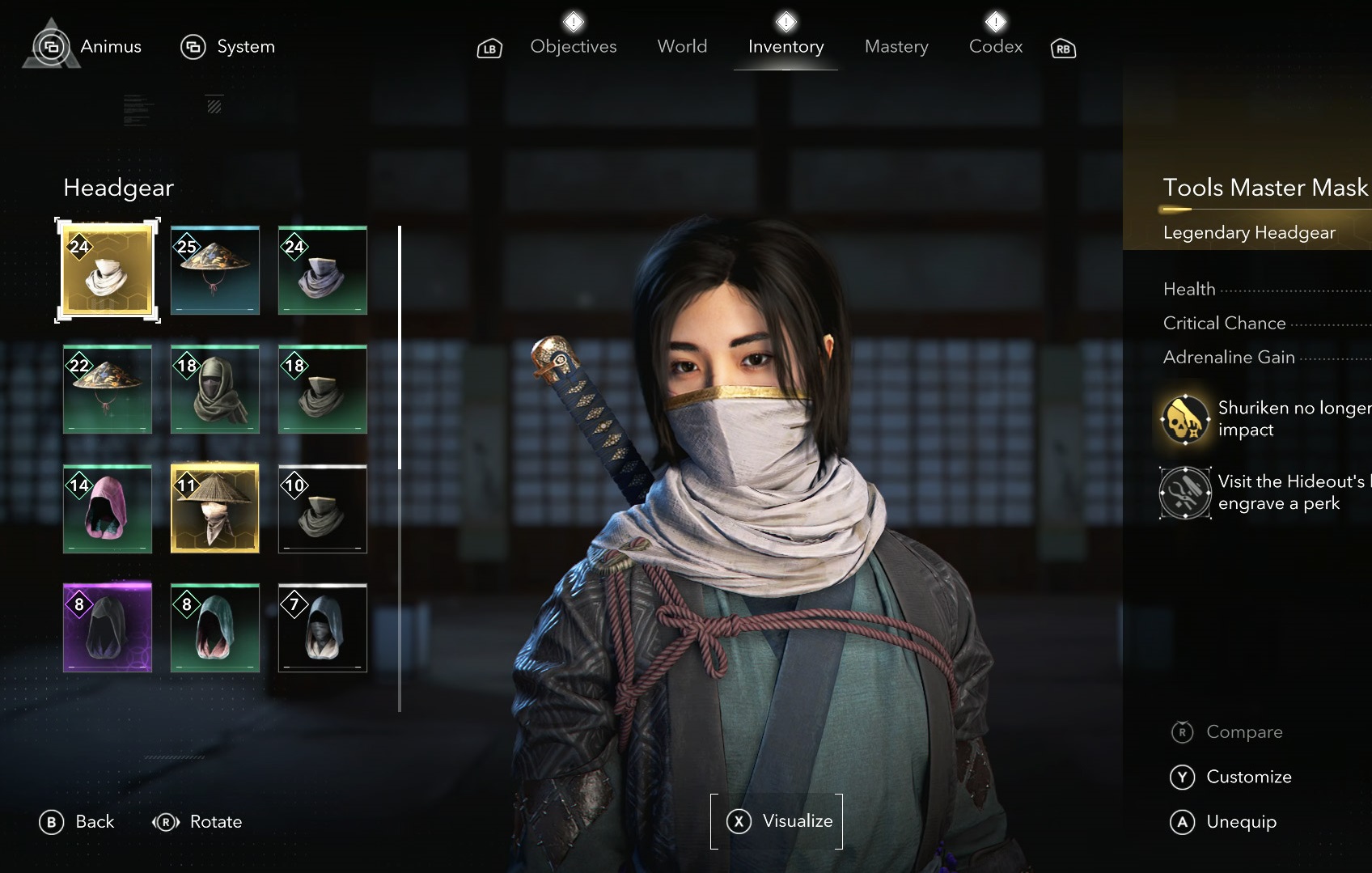Switch to the Objectives tab
The height and width of the screenshot is (873, 1372).
point(573,47)
